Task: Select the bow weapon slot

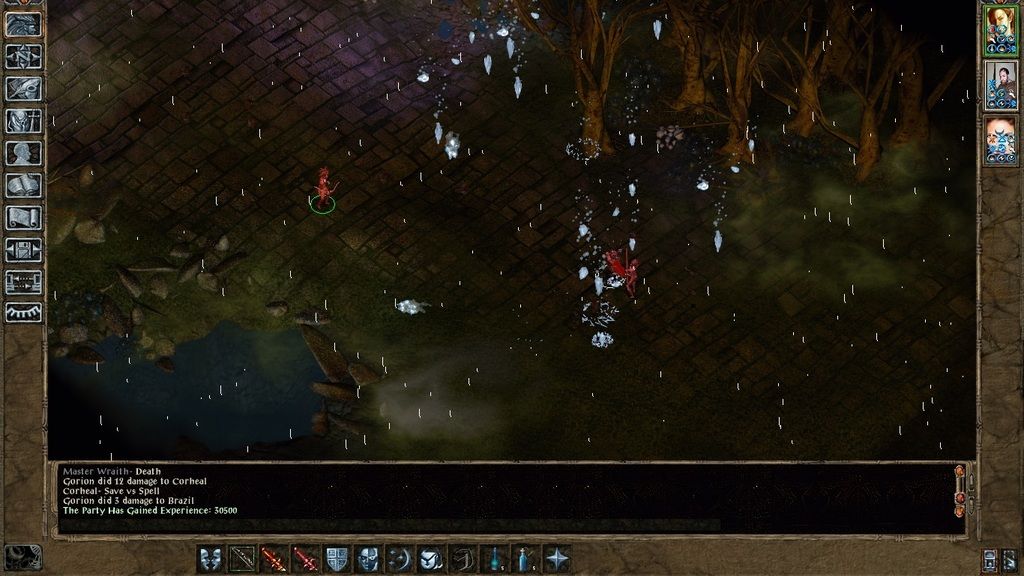Action: [x=242, y=559]
